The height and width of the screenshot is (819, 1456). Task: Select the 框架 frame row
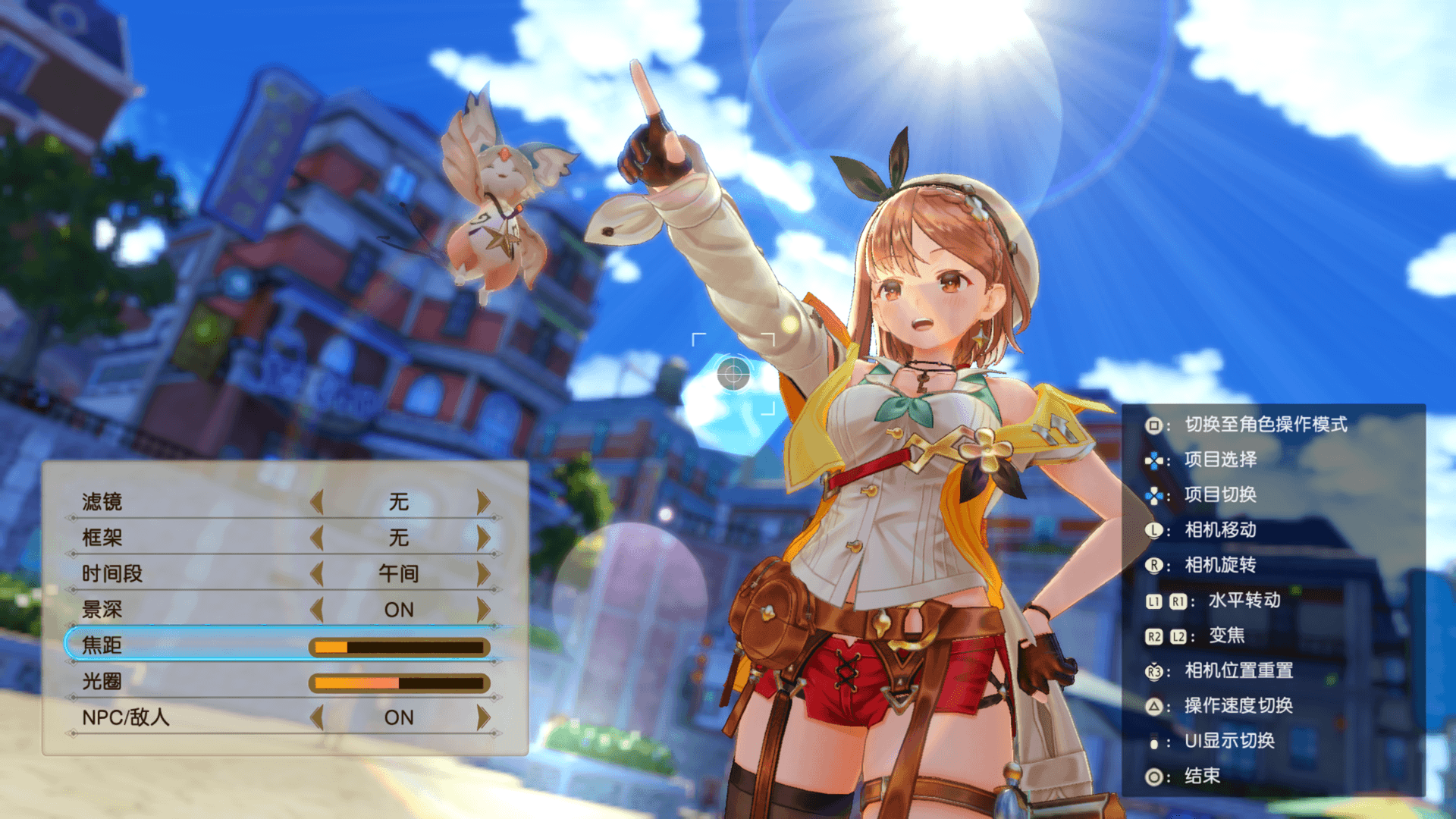(x=102, y=538)
